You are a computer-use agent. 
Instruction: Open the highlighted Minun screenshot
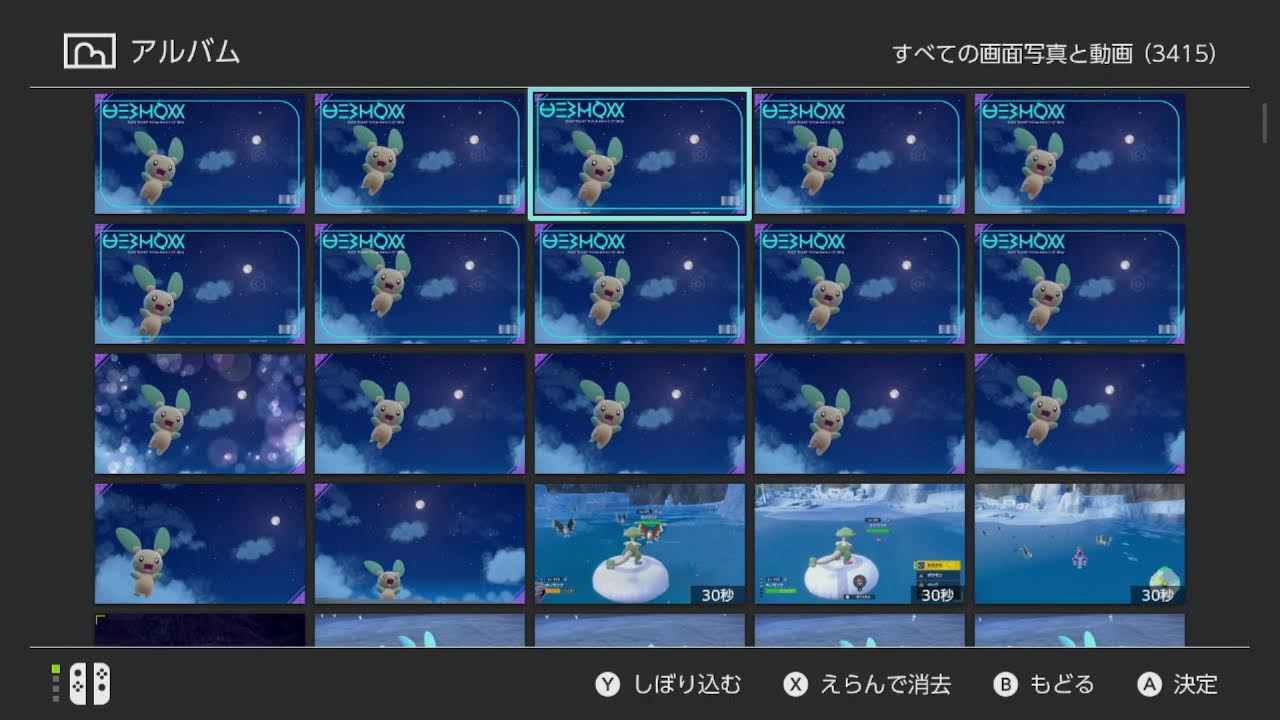pyautogui.click(x=638, y=153)
